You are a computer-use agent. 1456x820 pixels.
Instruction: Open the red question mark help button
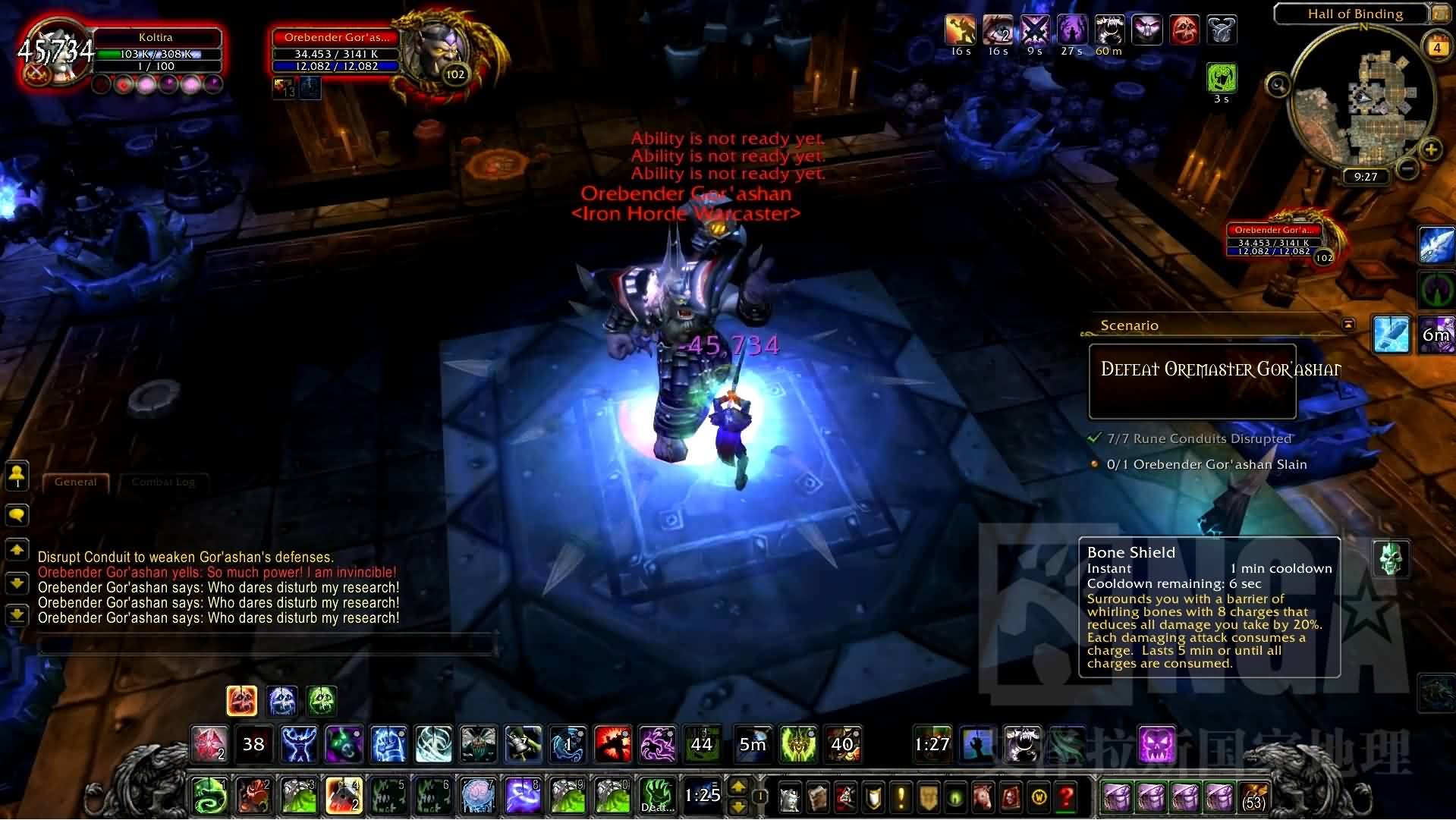[1066, 796]
